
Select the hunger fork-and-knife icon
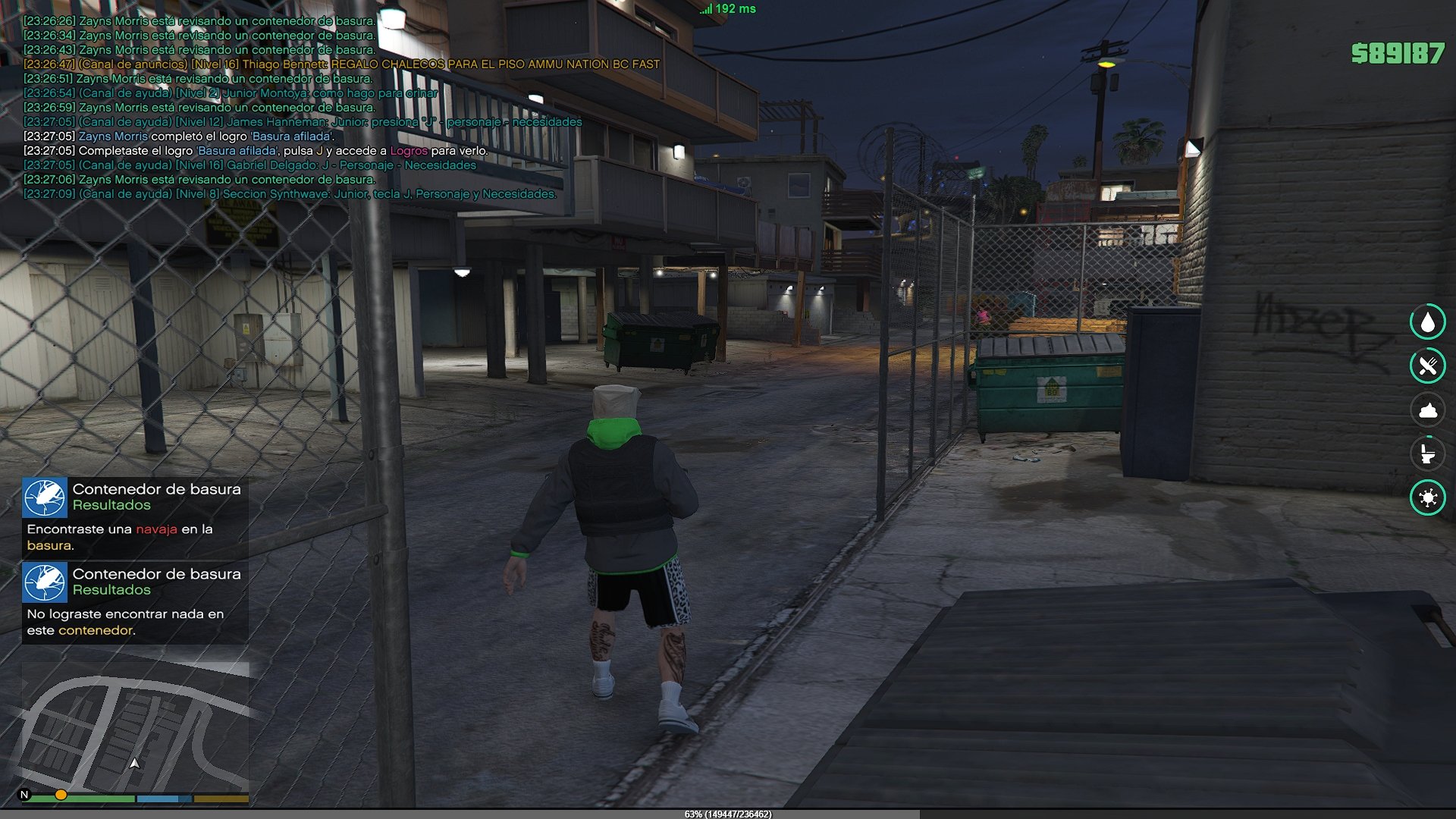pos(1427,366)
